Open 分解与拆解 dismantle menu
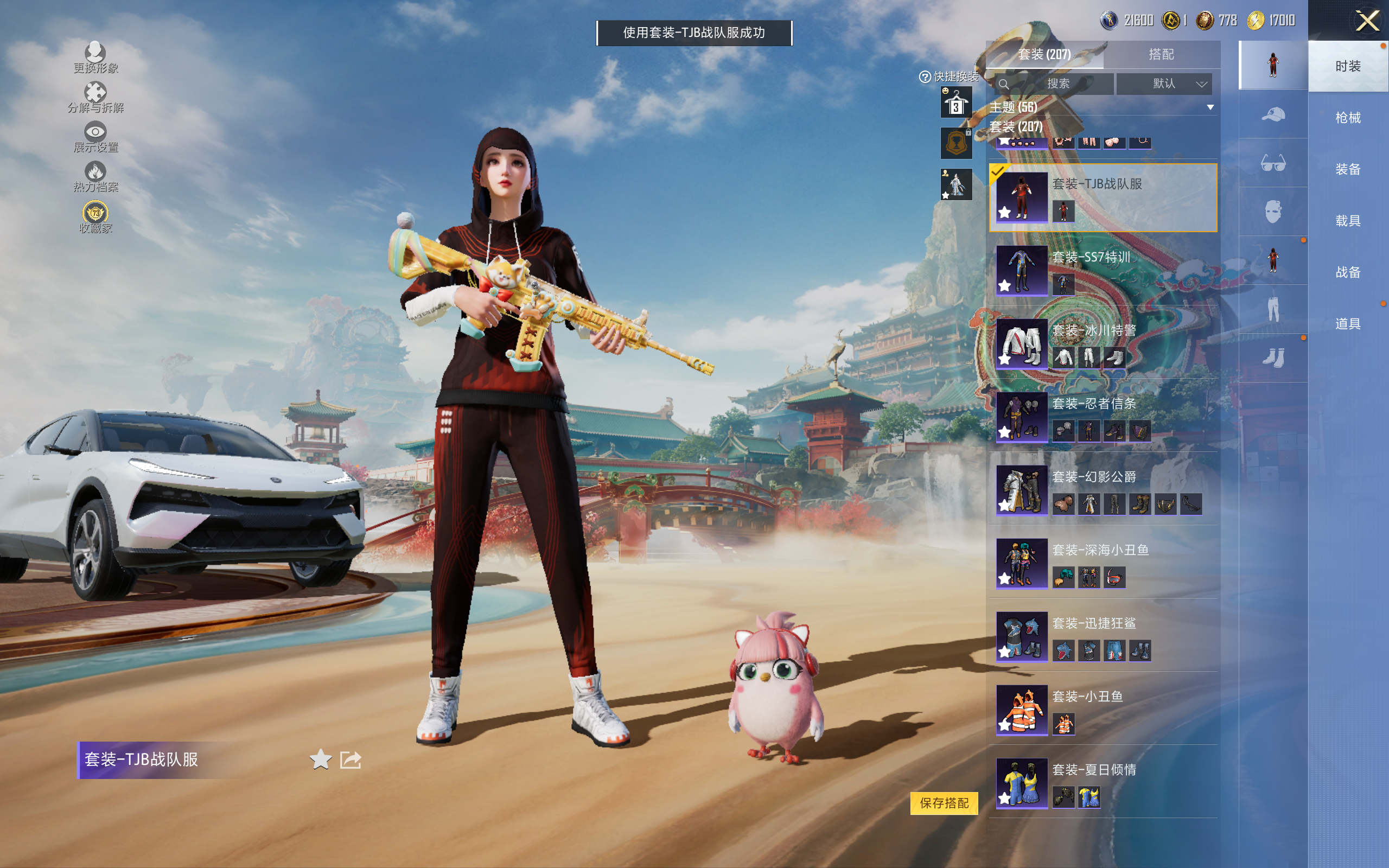Screen dimensions: 1389x868 95,98
